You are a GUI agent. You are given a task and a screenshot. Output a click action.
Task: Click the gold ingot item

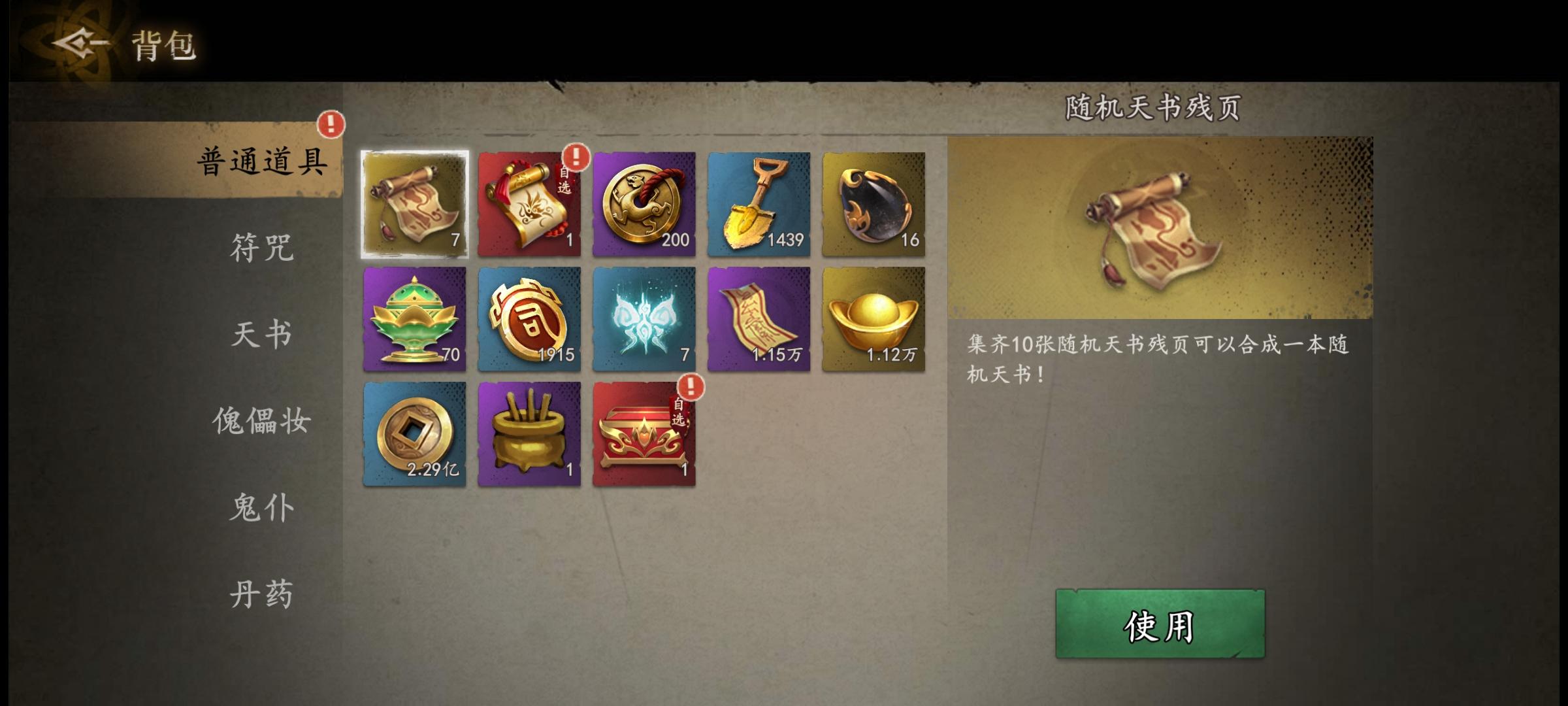coord(874,320)
